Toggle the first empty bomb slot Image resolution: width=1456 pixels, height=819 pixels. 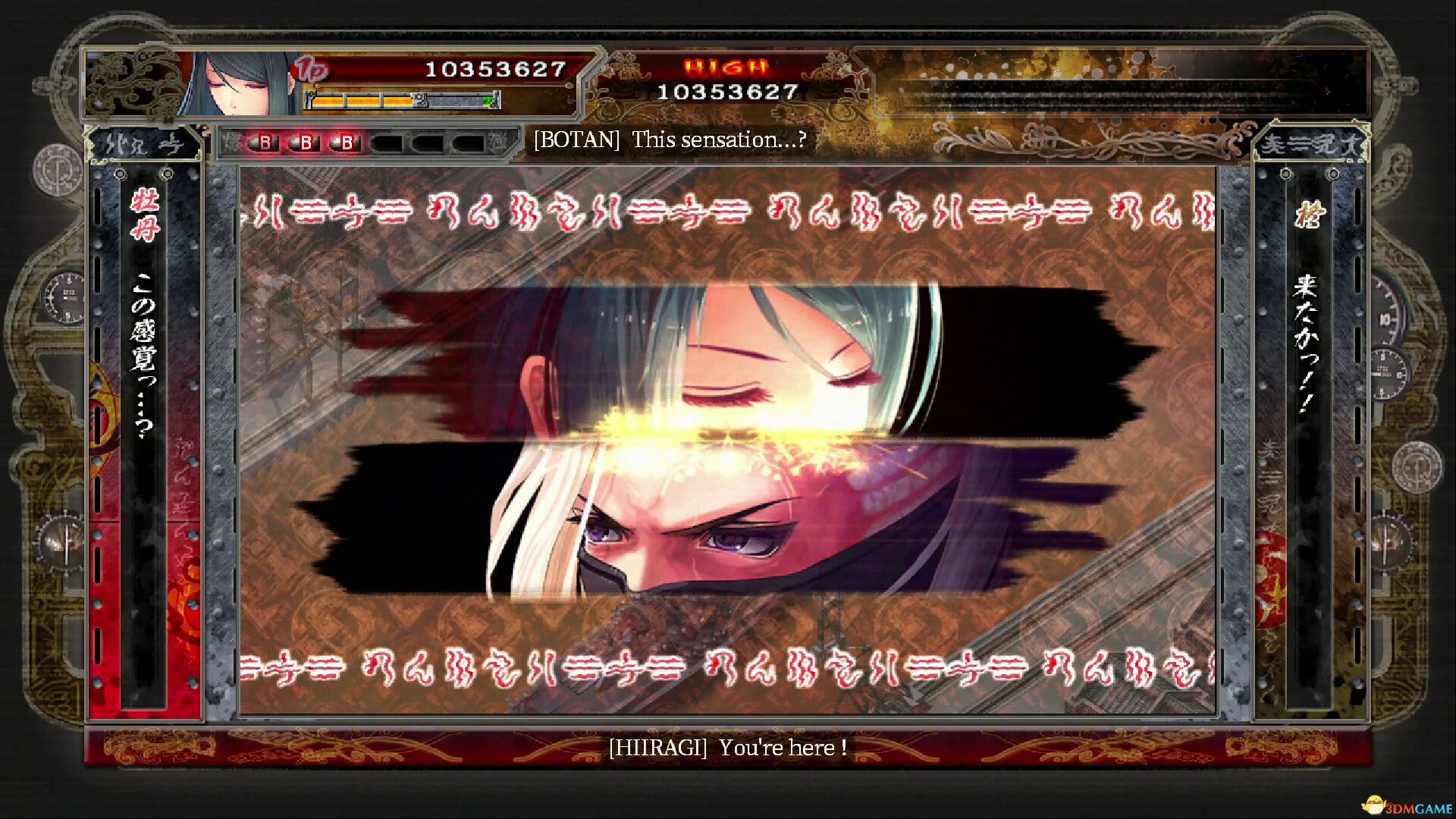click(388, 143)
